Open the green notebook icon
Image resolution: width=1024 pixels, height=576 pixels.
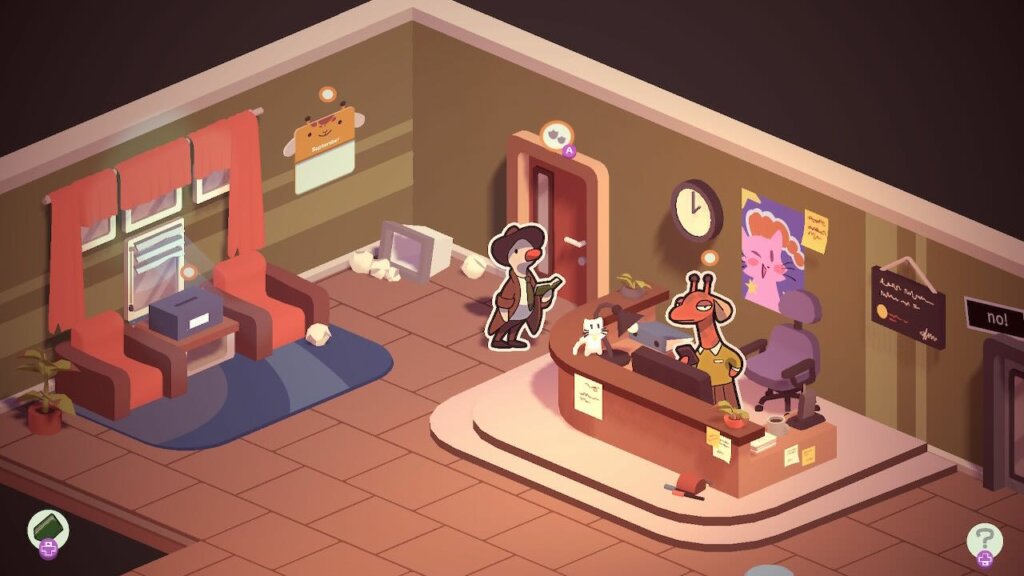pos(47,525)
